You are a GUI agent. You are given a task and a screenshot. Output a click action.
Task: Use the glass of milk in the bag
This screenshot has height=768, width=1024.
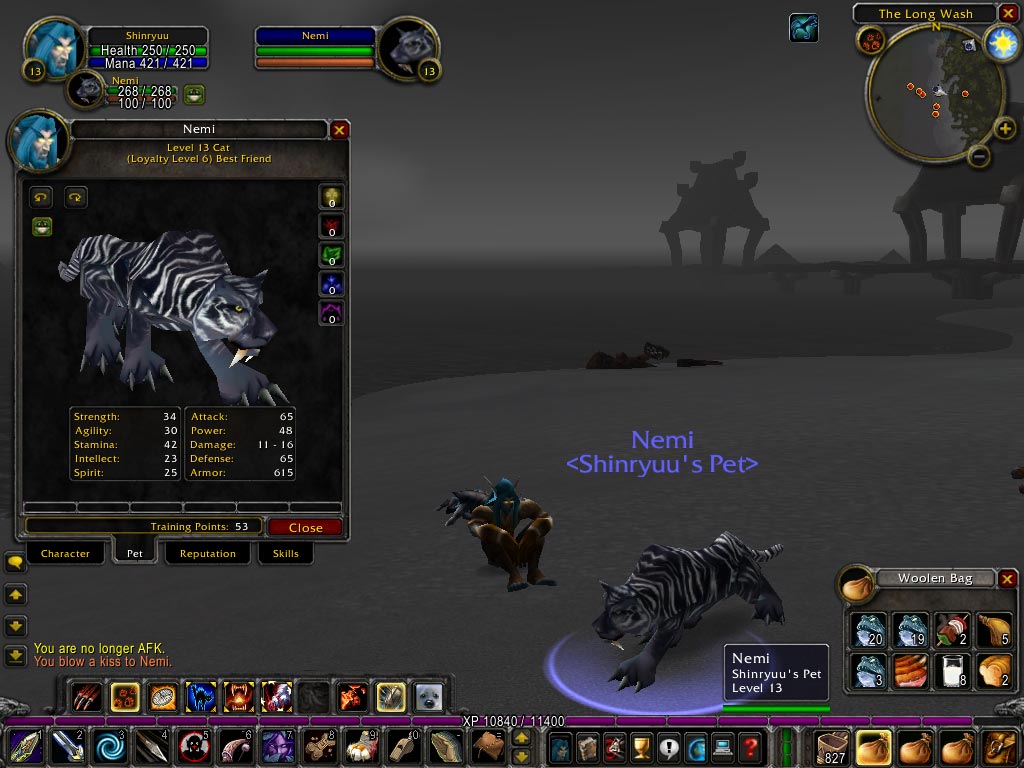(x=951, y=670)
